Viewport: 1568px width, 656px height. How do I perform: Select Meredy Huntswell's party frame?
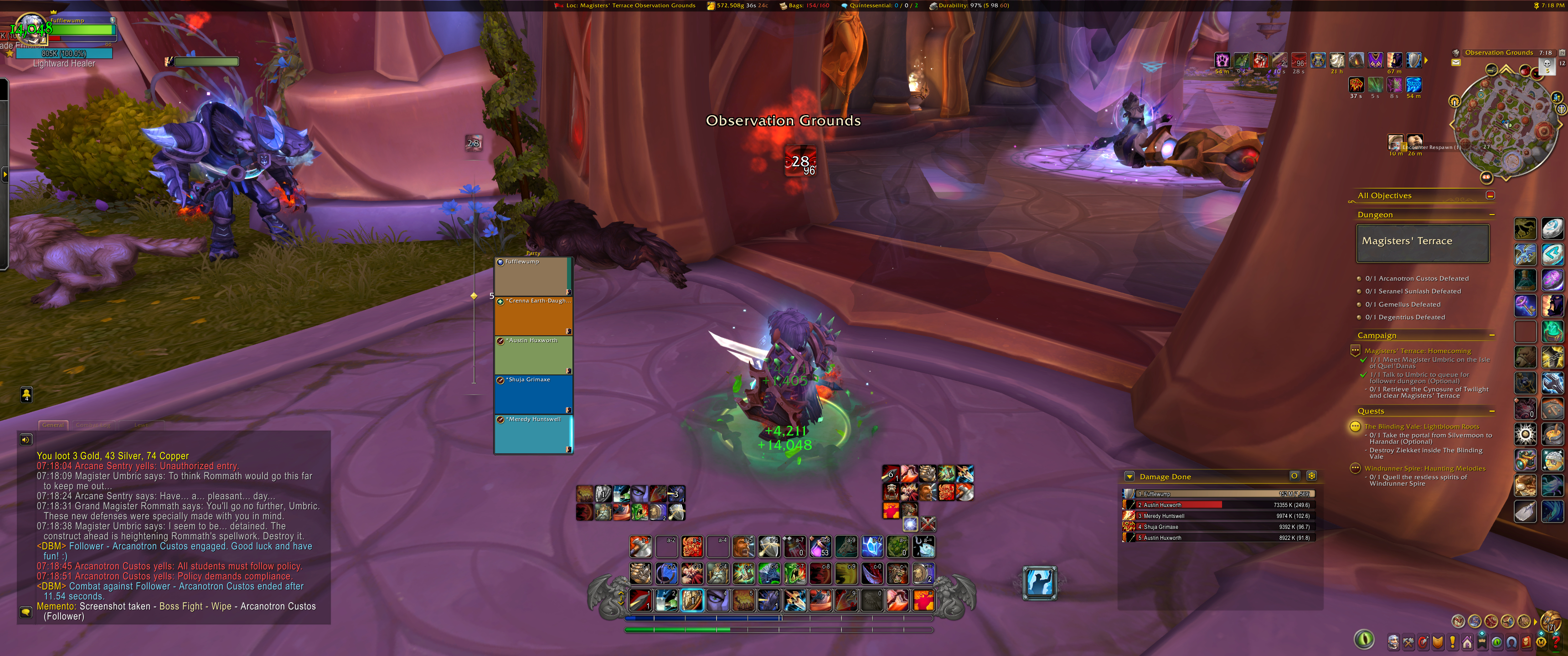click(533, 435)
